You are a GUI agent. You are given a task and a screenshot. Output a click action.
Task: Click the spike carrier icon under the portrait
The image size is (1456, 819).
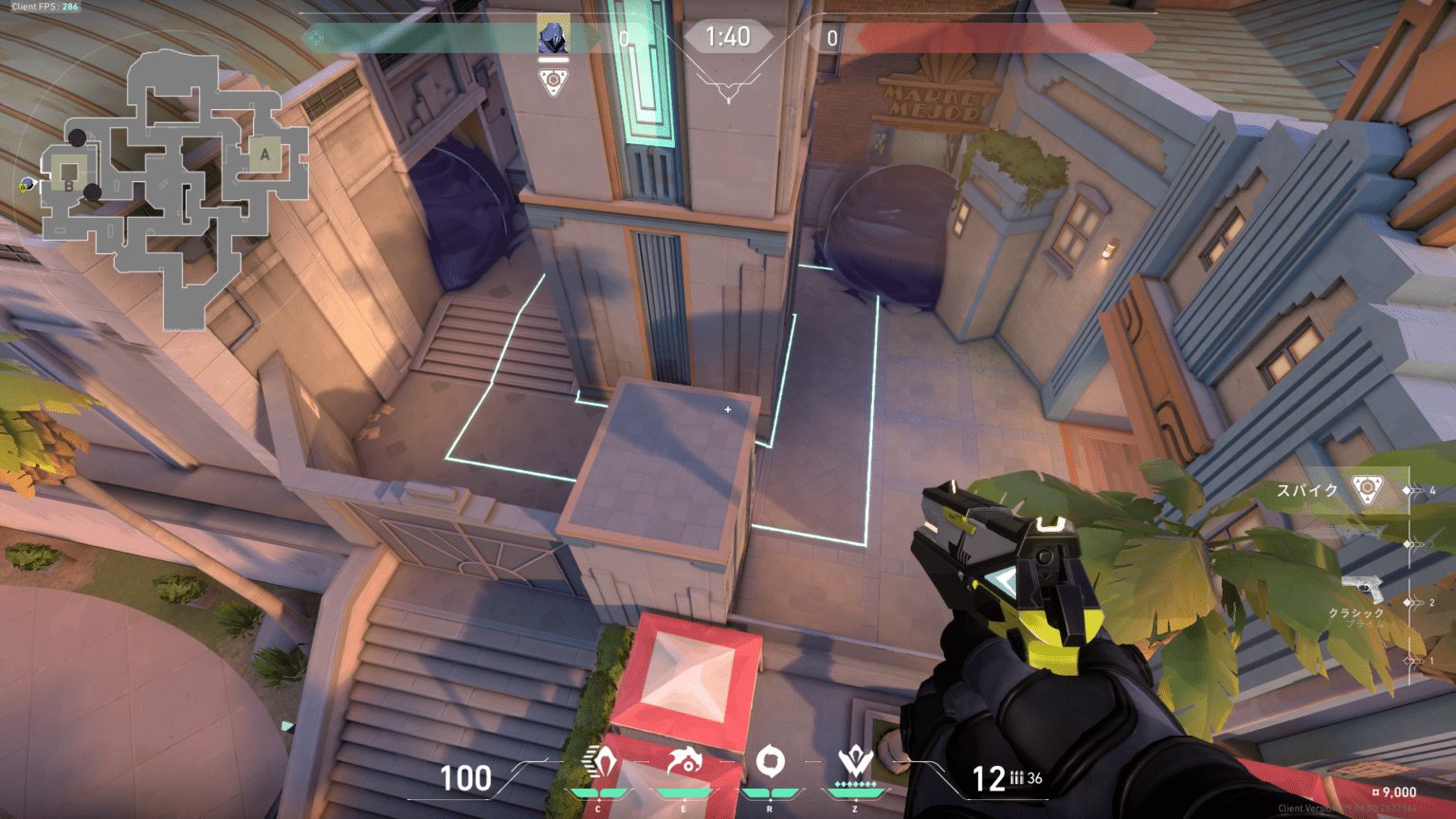[x=554, y=80]
